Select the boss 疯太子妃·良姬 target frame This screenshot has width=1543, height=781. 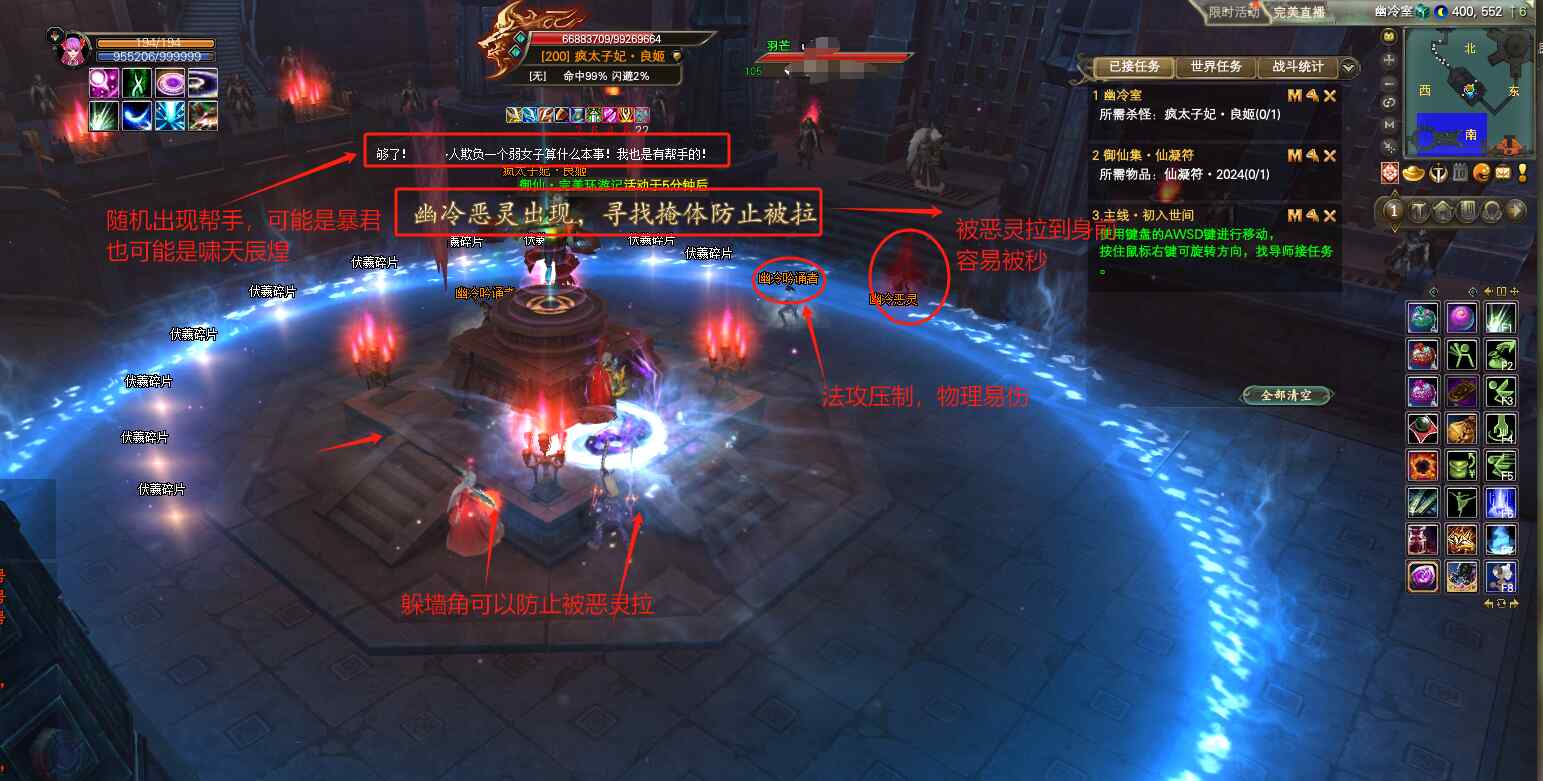click(x=600, y=56)
